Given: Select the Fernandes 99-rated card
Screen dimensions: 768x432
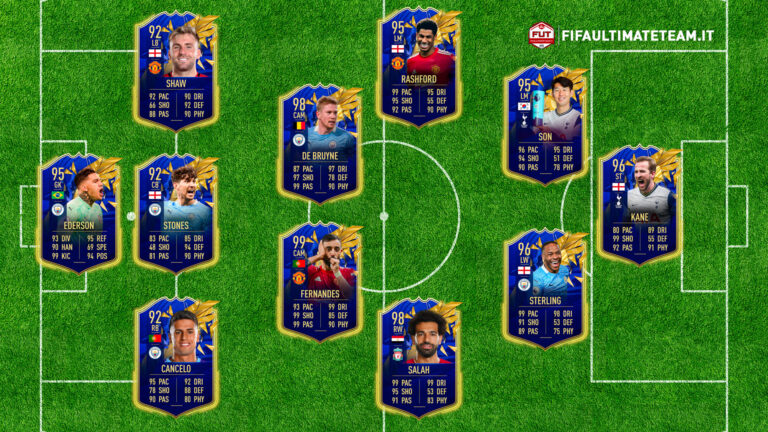Looking at the screenshot, I should (320, 282).
